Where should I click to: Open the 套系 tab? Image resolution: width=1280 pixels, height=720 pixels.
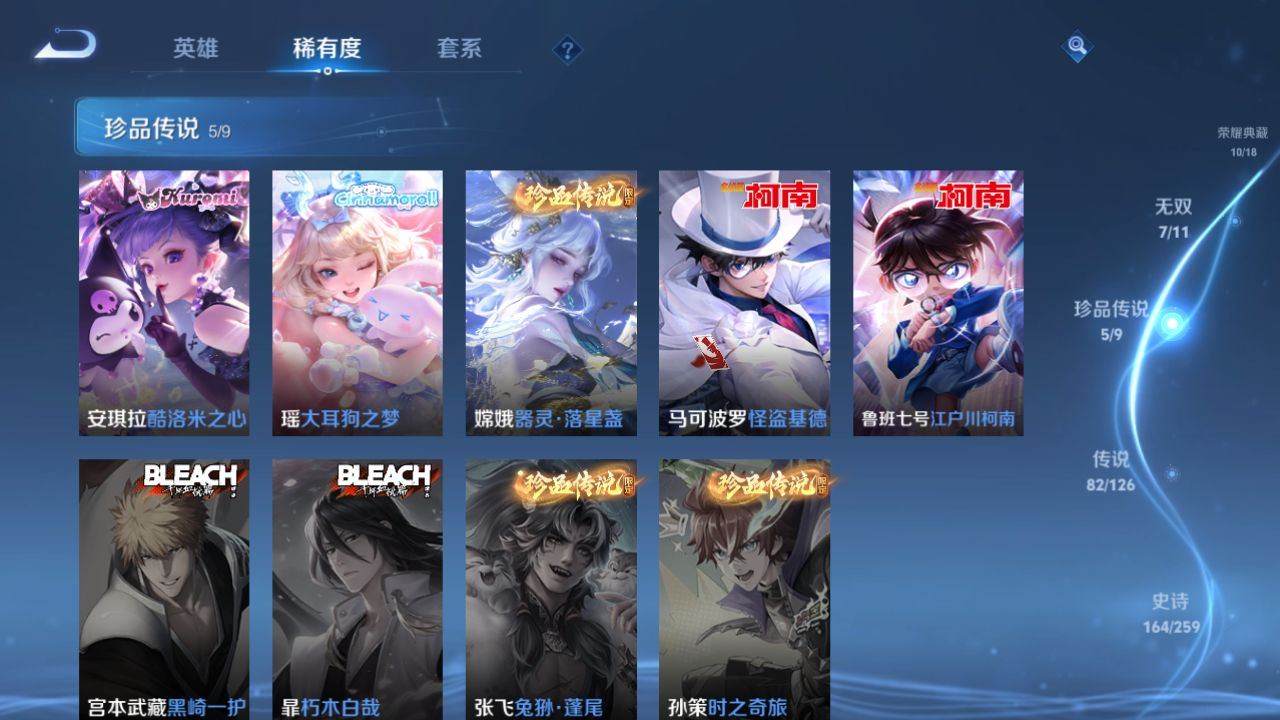coord(459,48)
